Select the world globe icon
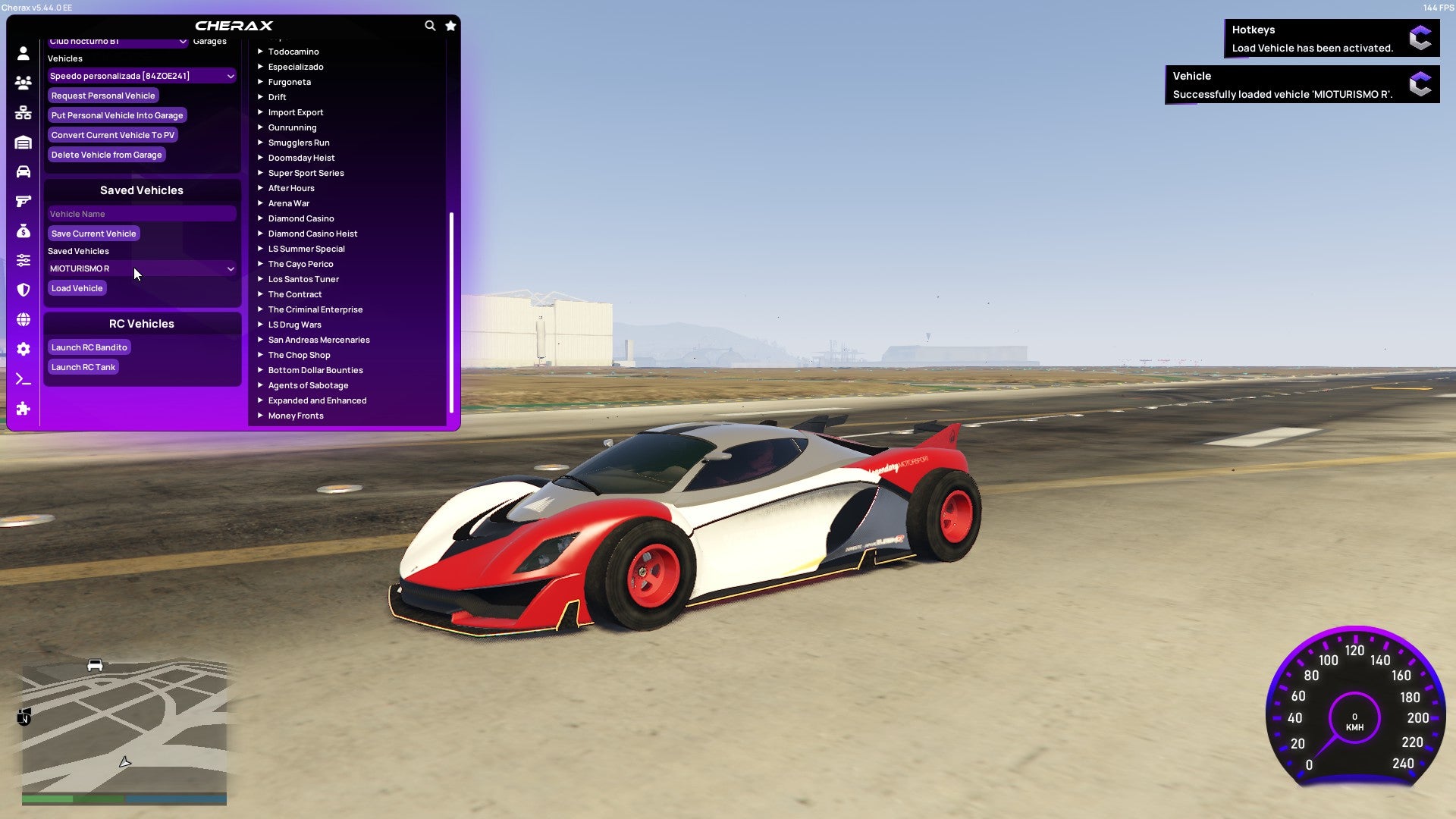Viewport: 1456px width, 819px height. click(x=23, y=320)
